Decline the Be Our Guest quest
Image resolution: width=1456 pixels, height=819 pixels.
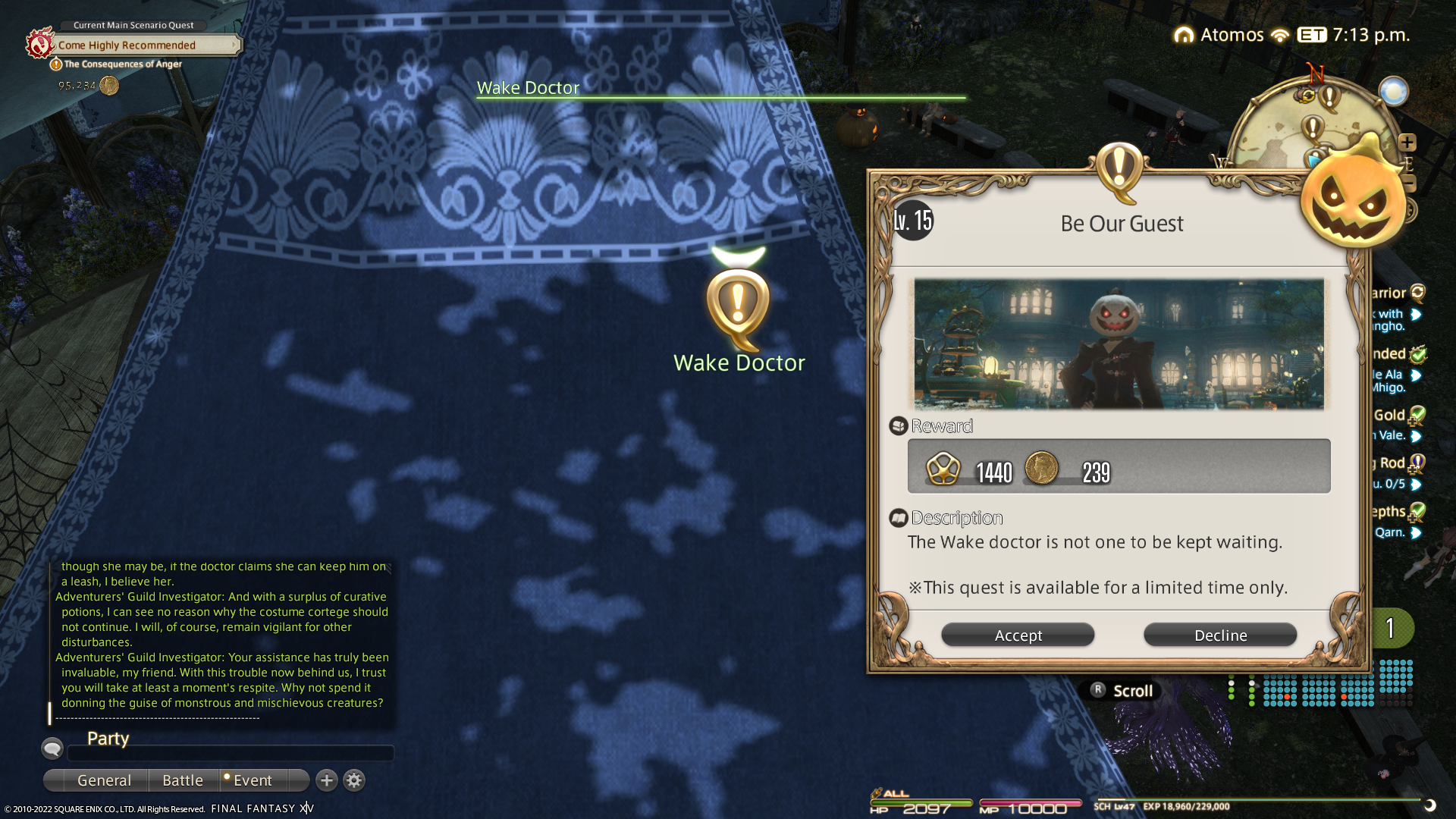click(1220, 635)
